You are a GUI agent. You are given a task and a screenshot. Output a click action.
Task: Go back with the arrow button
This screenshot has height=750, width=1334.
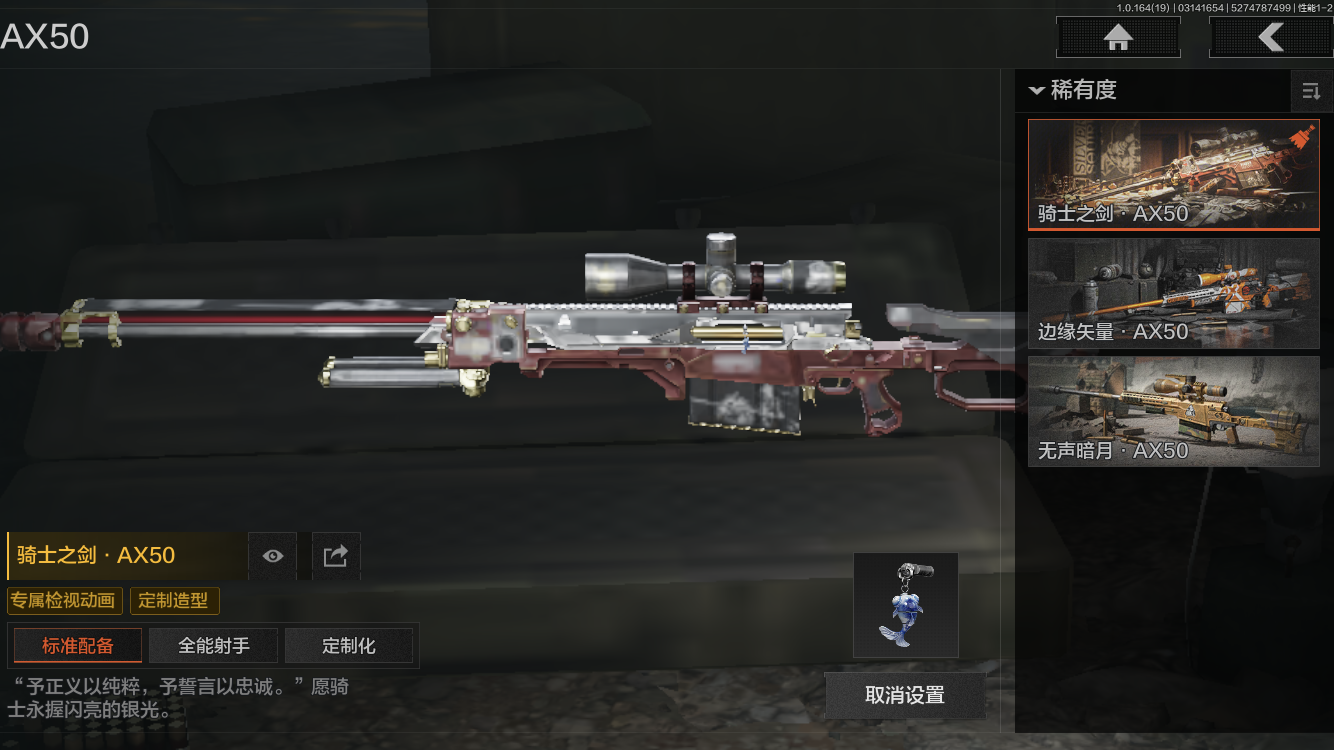(1270, 38)
